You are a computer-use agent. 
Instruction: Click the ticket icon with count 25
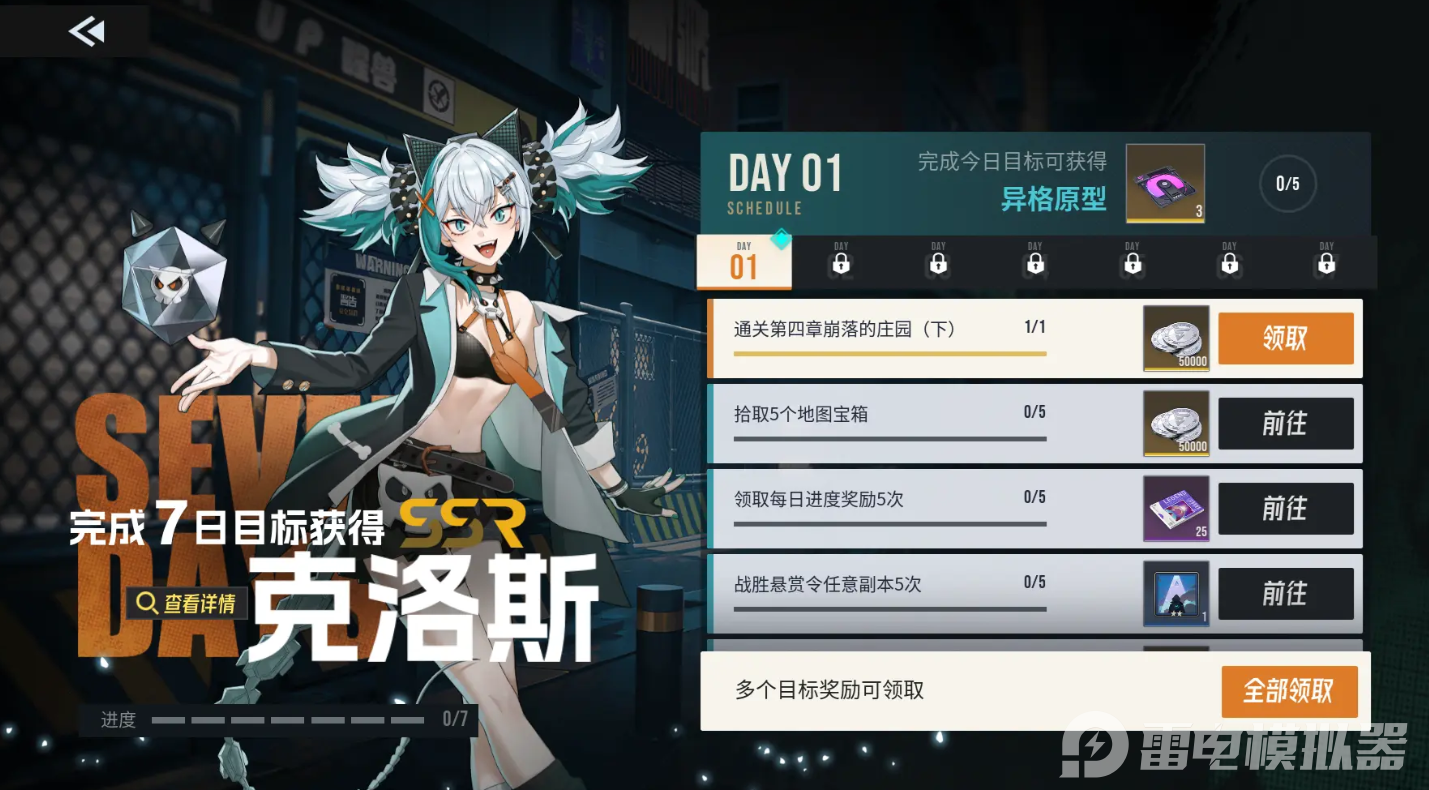pyautogui.click(x=1176, y=508)
